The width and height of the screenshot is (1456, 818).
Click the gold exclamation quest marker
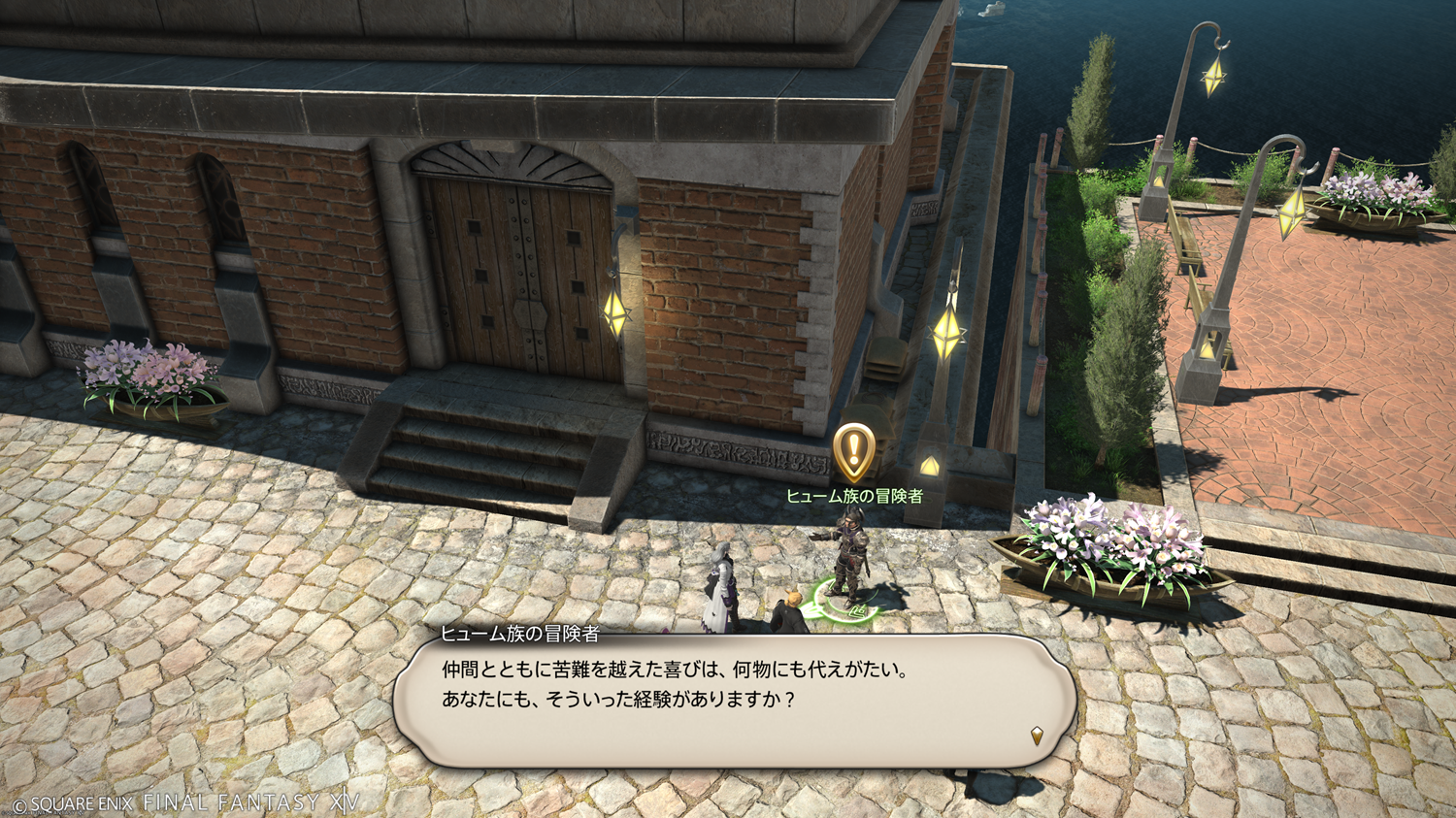tap(854, 450)
